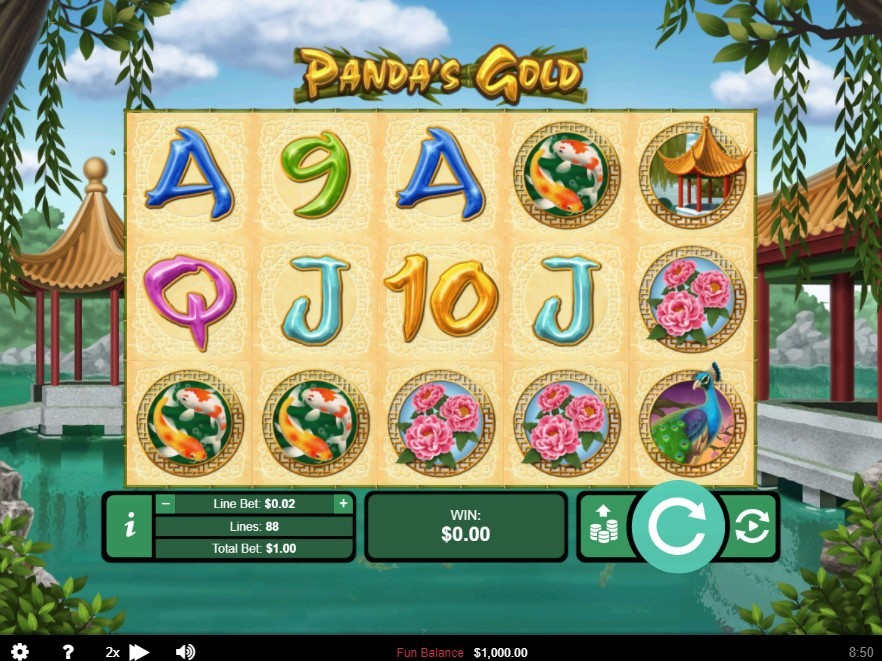Toggle the 2x turbo speed control
This screenshot has width=882, height=661.
[127, 652]
